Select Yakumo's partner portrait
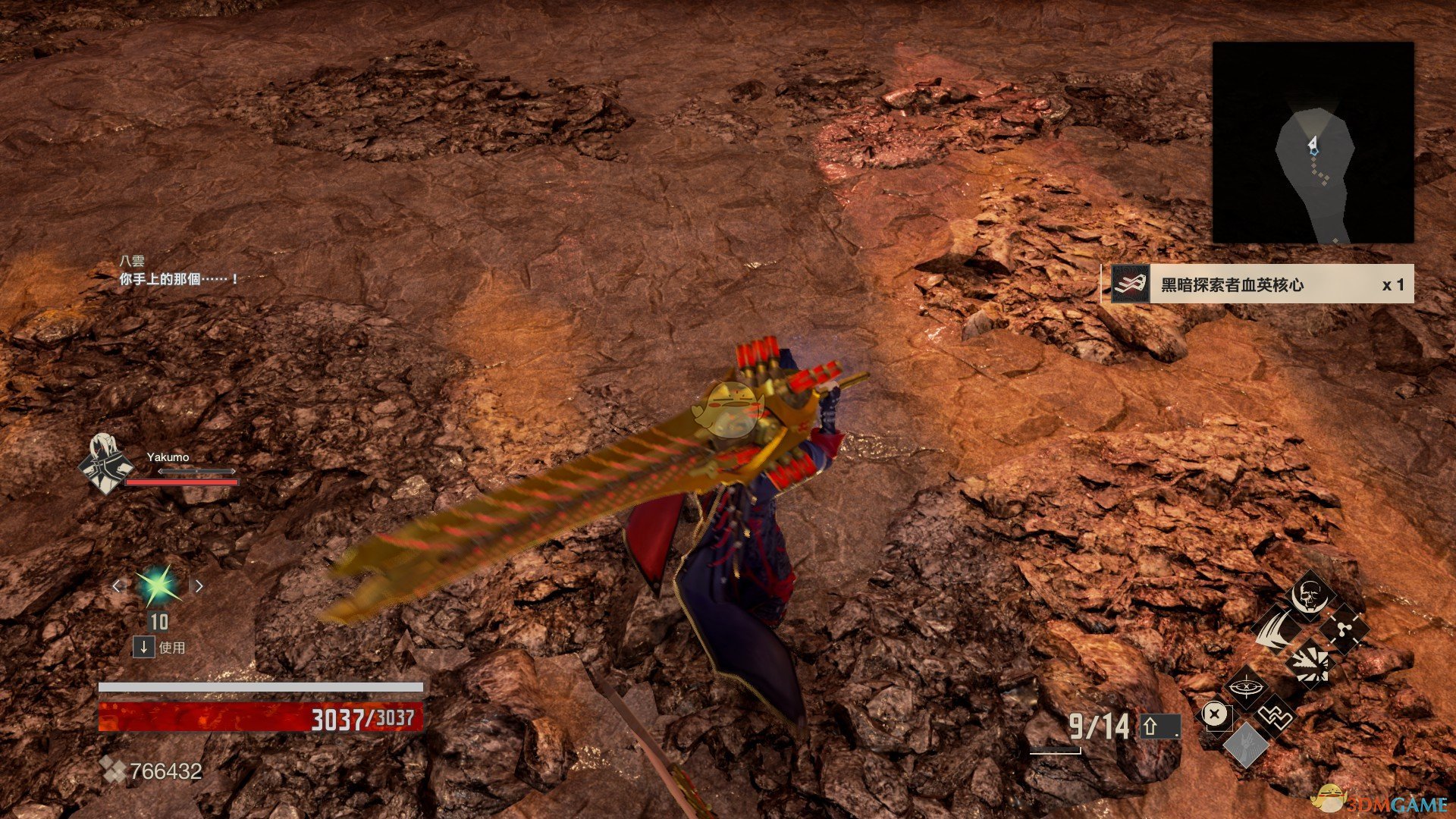 tap(105, 463)
